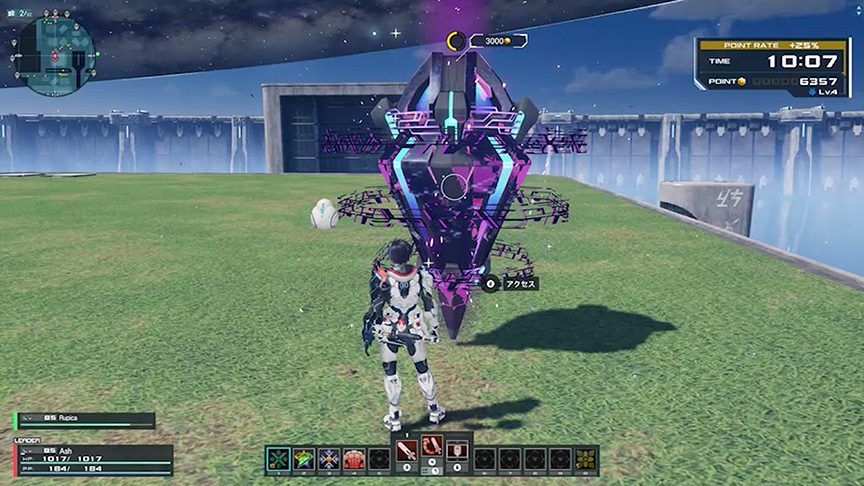
Task: Use the blue snowflake skill with orange center
Action: pos(329,459)
